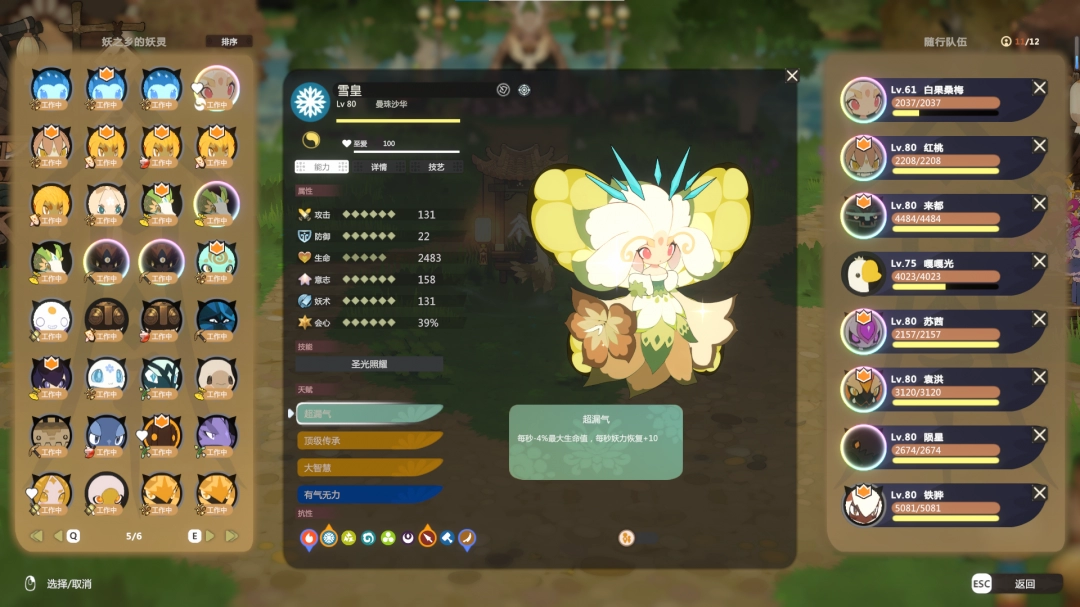Select the 顶级传承 talent

pyautogui.click(x=369, y=440)
